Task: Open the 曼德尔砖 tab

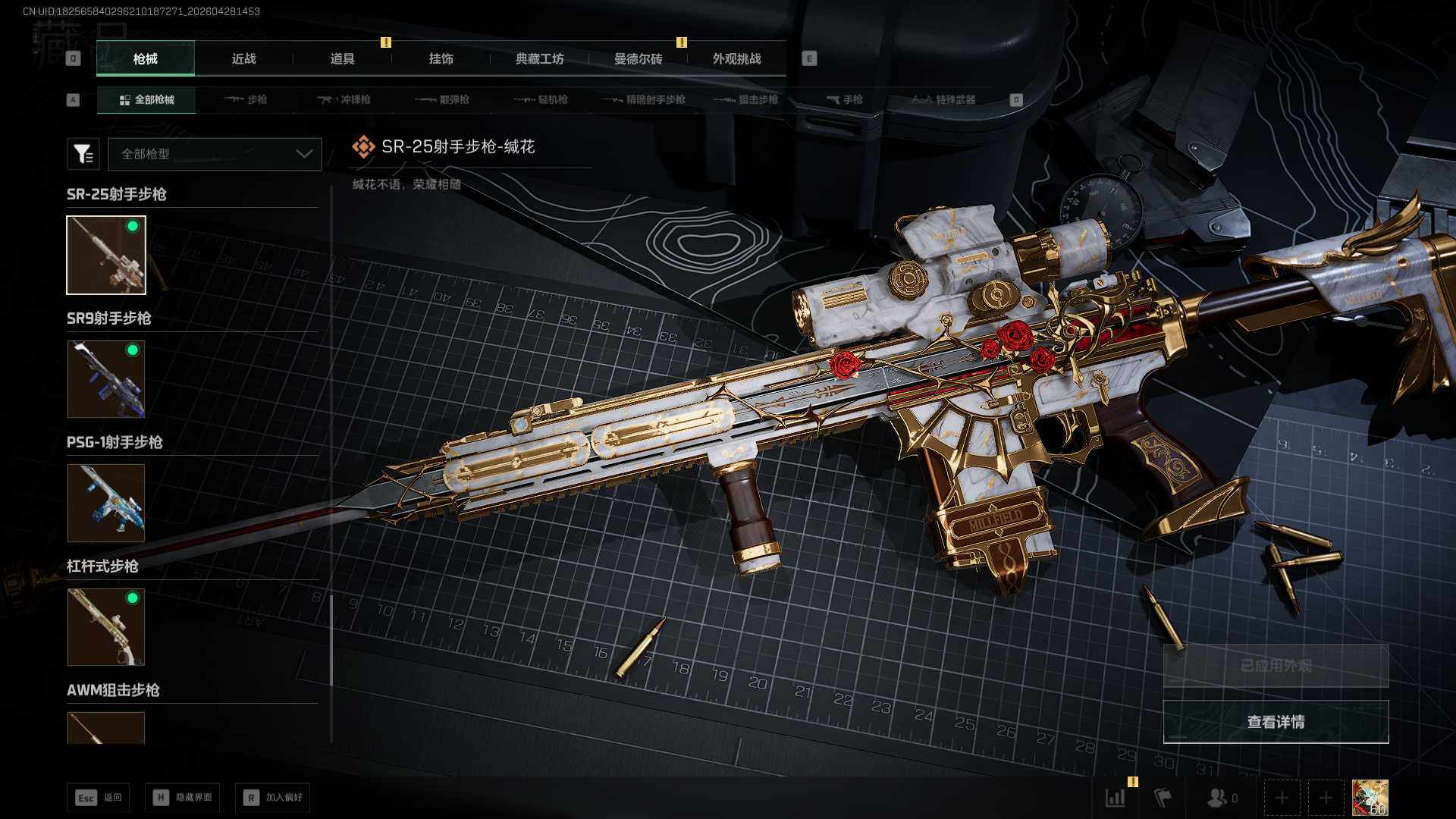Action: pyautogui.click(x=638, y=58)
